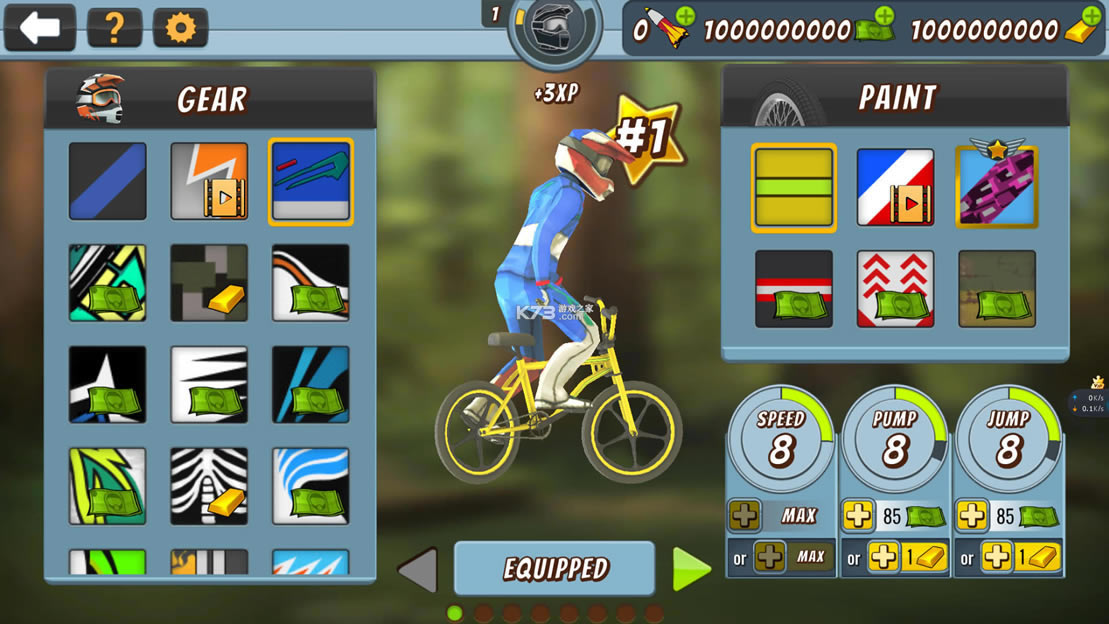Upgrade Jump for 1 gold bar
This screenshot has width=1109, height=624.
(x=1008, y=558)
